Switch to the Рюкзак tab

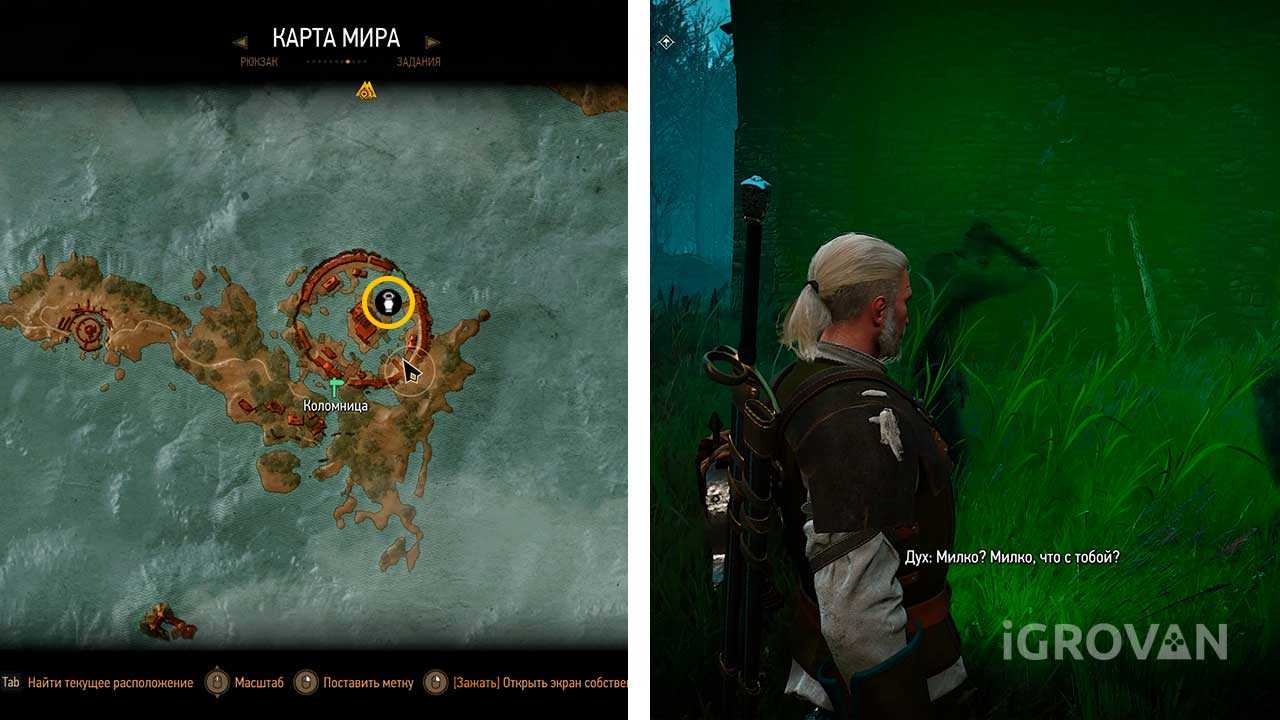tap(258, 62)
